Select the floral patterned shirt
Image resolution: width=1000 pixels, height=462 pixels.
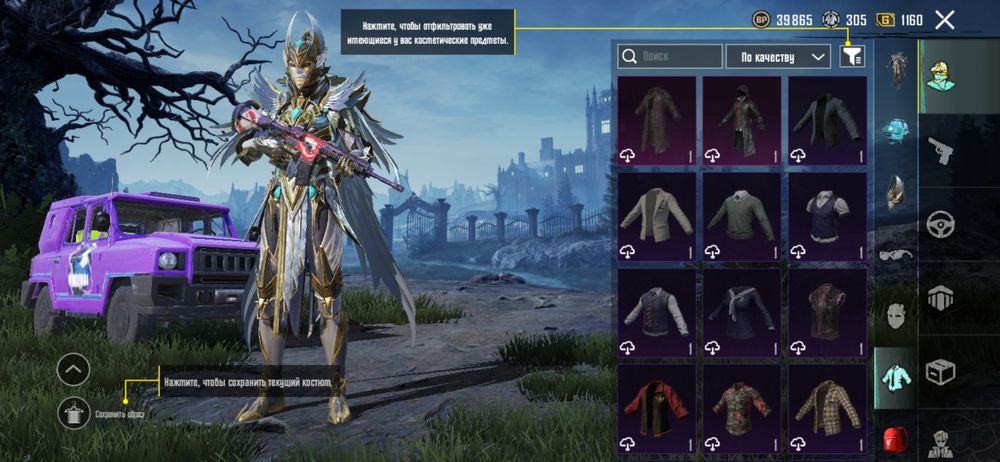(x=741, y=407)
